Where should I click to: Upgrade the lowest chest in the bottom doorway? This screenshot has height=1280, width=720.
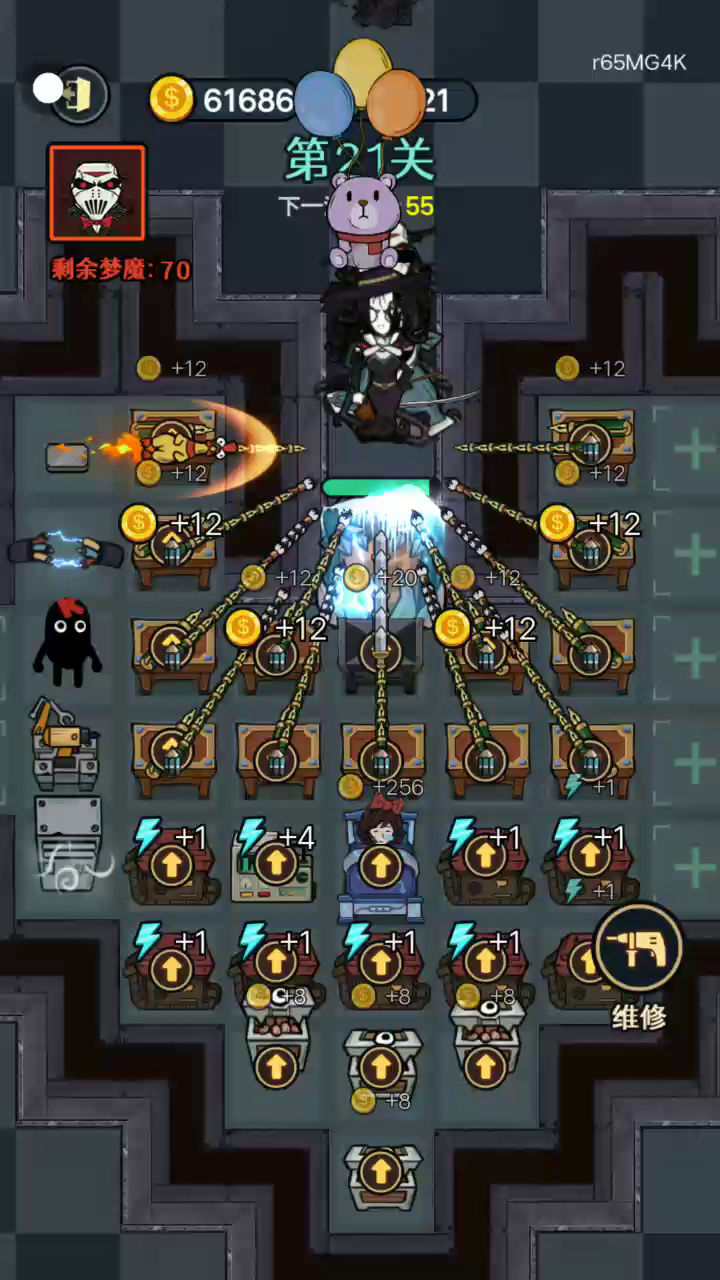pyautogui.click(x=380, y=1170)
